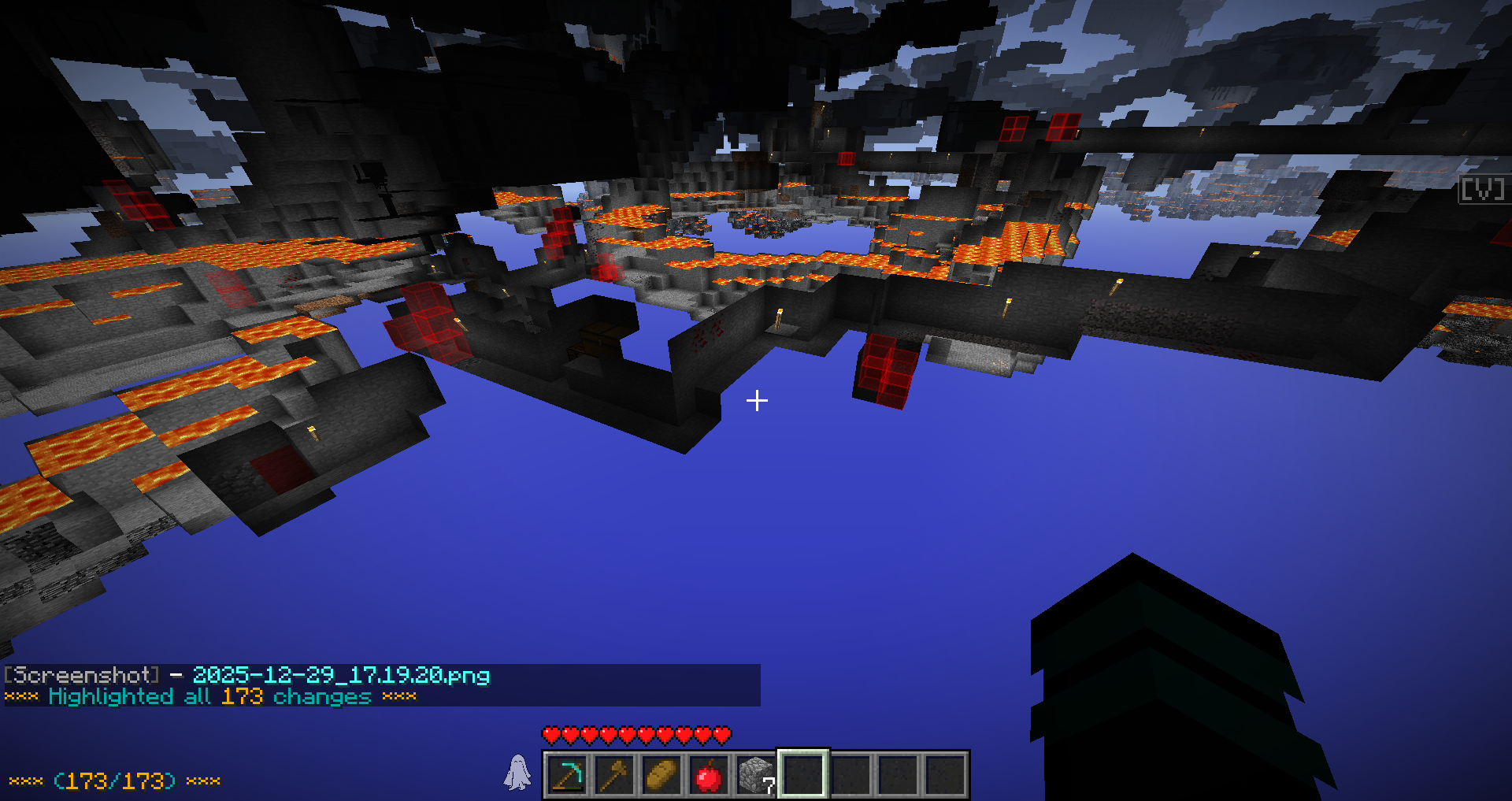Click the highlighted empty hotbar slot
This screenshot has height=801, width=1512.
[803, 775]
